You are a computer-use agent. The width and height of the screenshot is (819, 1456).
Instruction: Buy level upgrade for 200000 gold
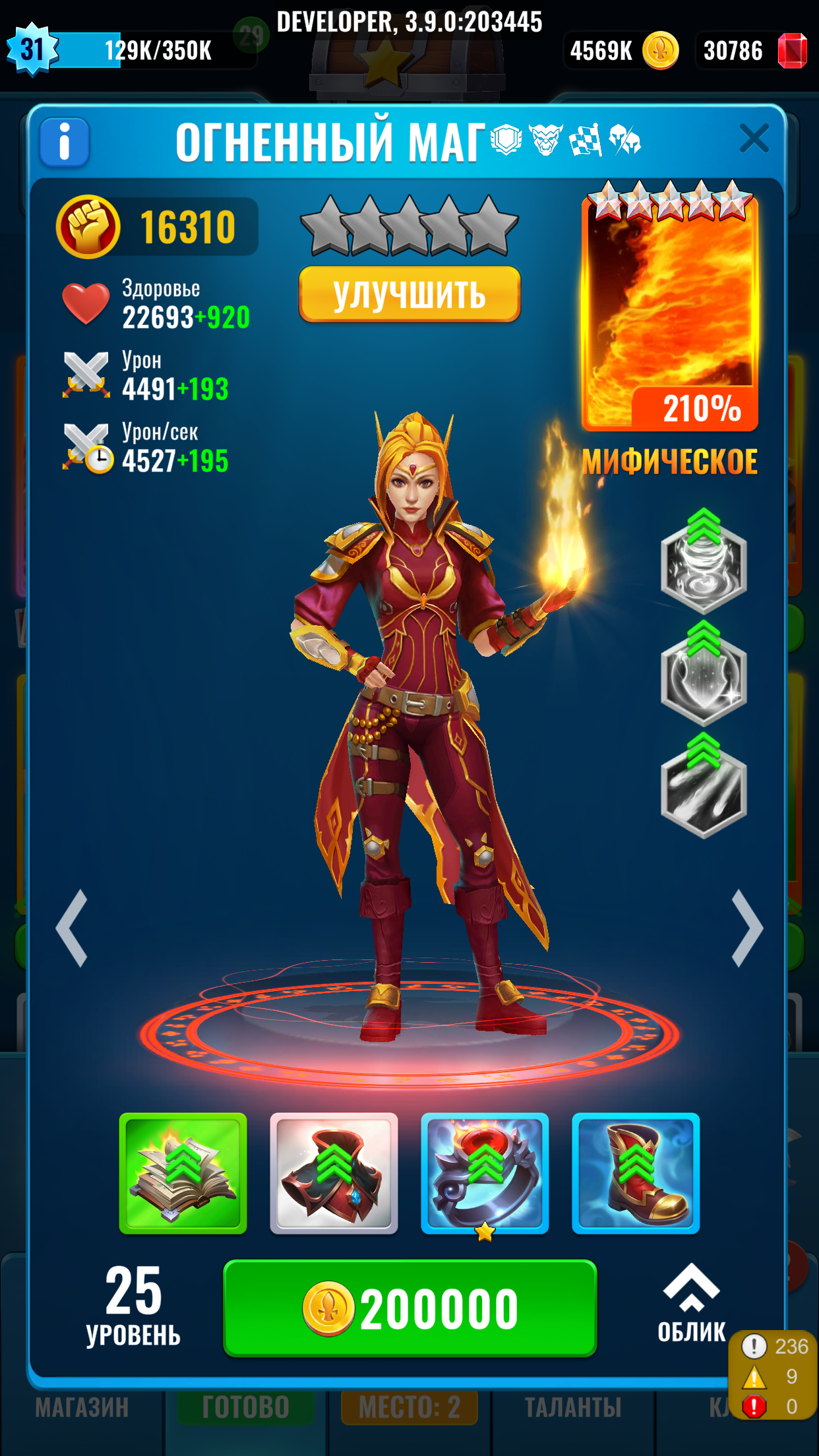click(x=409, y=1308)
